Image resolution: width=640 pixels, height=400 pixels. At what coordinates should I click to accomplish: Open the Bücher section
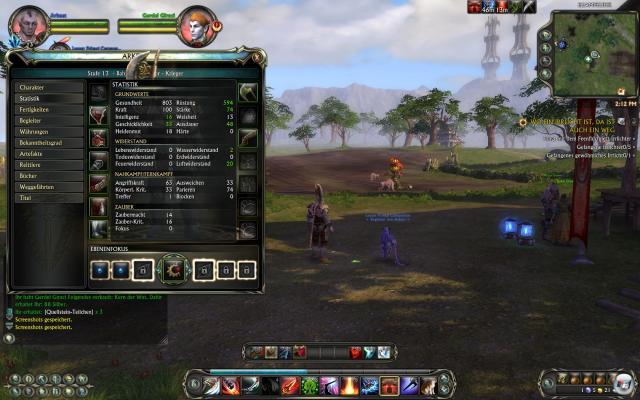point(47,176)
